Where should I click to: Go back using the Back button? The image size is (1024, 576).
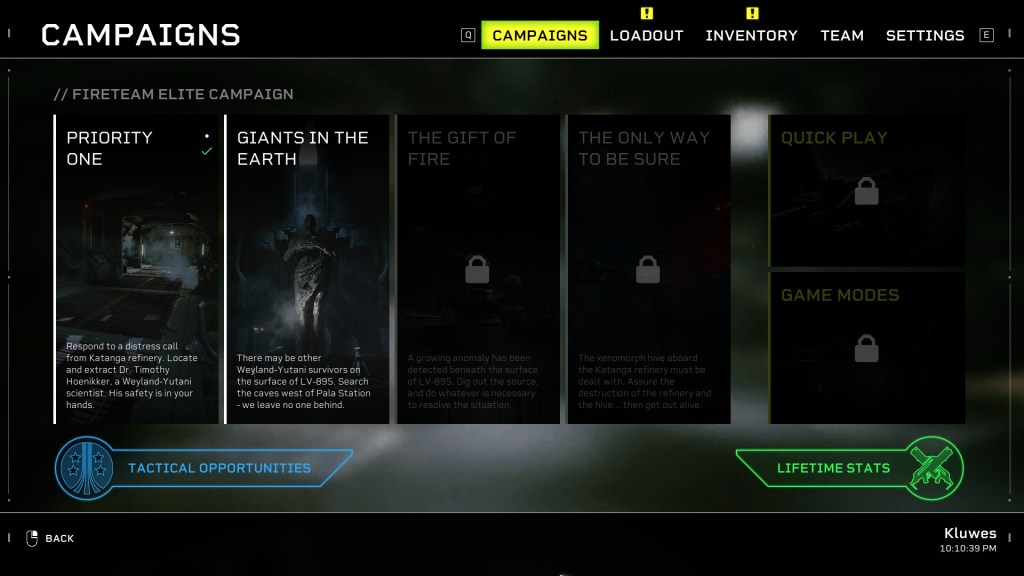pos(50,538)
